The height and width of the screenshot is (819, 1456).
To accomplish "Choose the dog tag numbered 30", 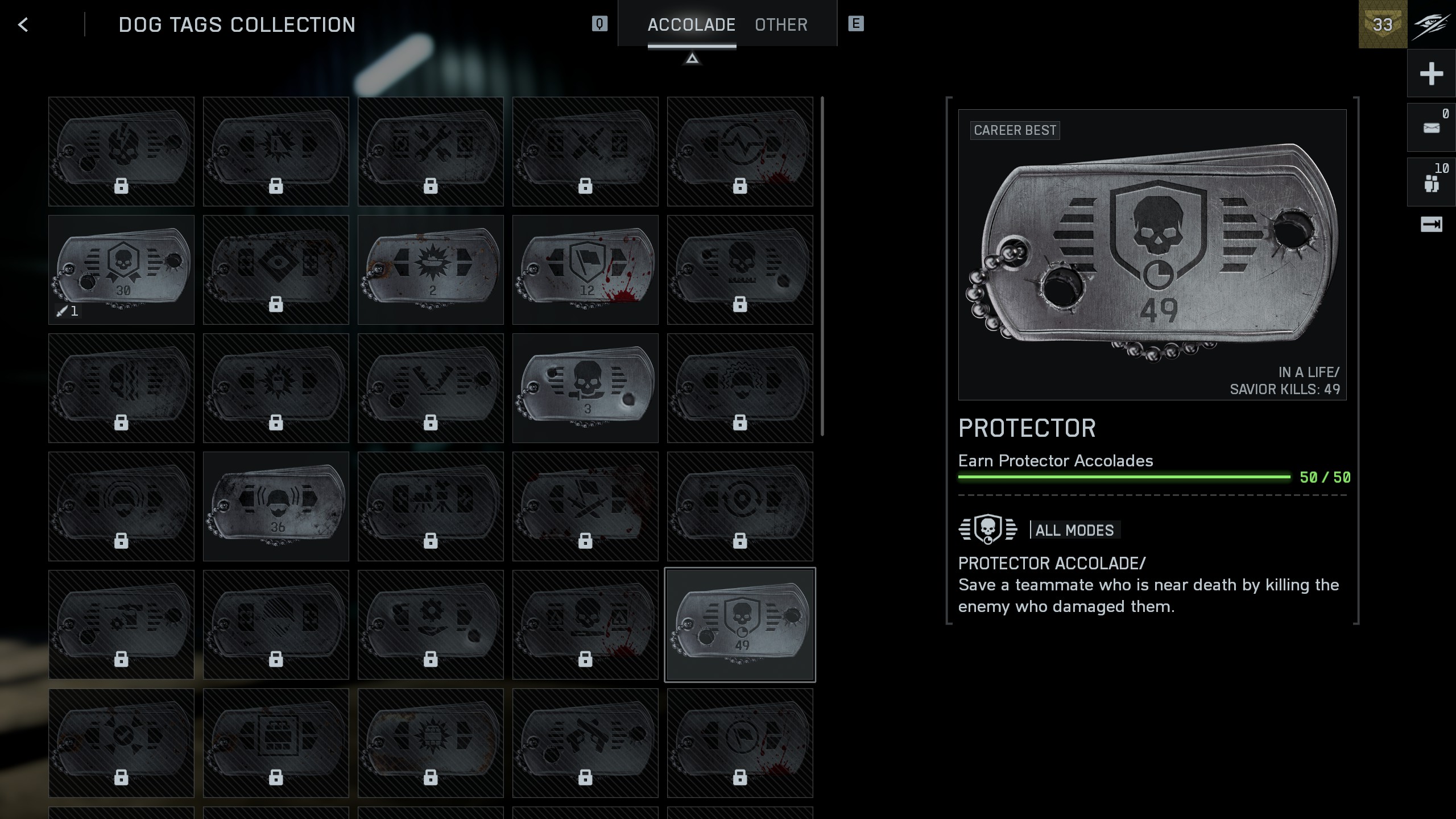I will click(121, 270).
